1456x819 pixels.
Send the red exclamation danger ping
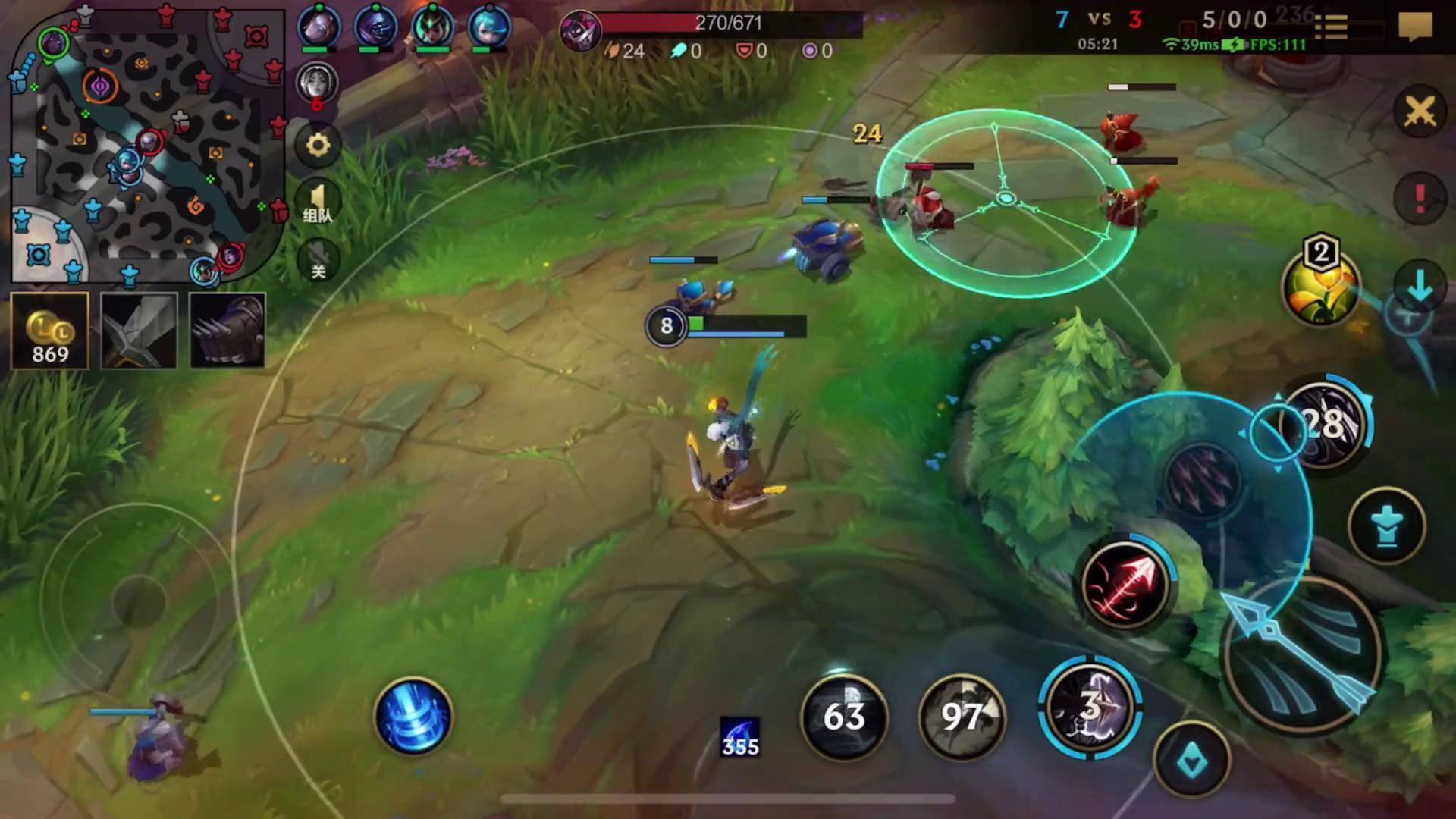(x=1420, y=199)
